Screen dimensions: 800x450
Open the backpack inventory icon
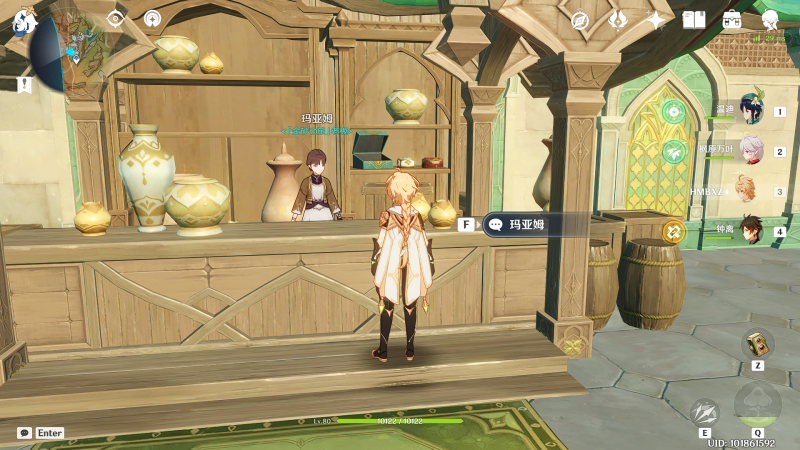point(732,20)
